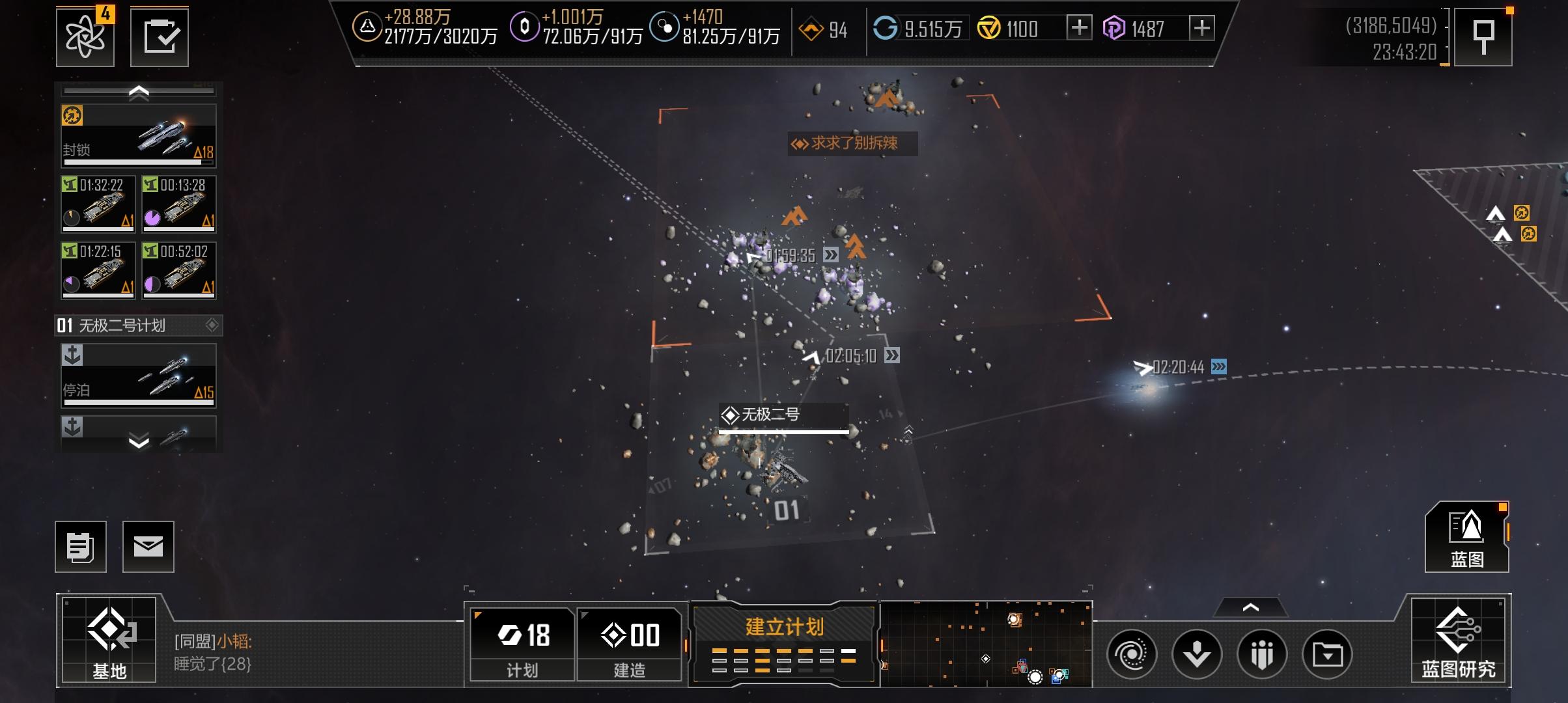This screenshot has width=1568, height=703.
Task: Select the 停泊 docked fleet card
Action: click(139, 376)
